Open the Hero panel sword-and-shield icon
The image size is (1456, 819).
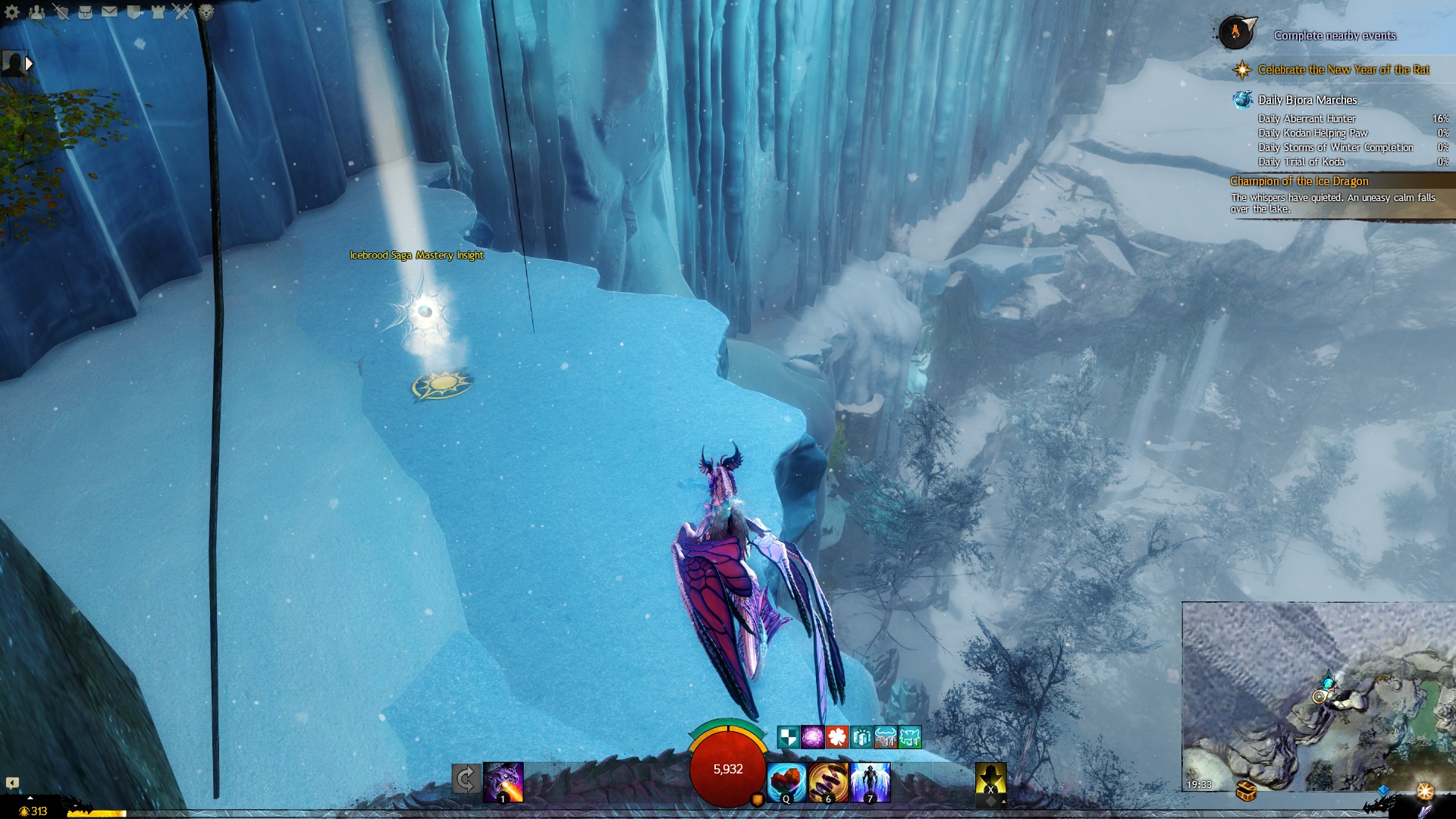(61, 12)
